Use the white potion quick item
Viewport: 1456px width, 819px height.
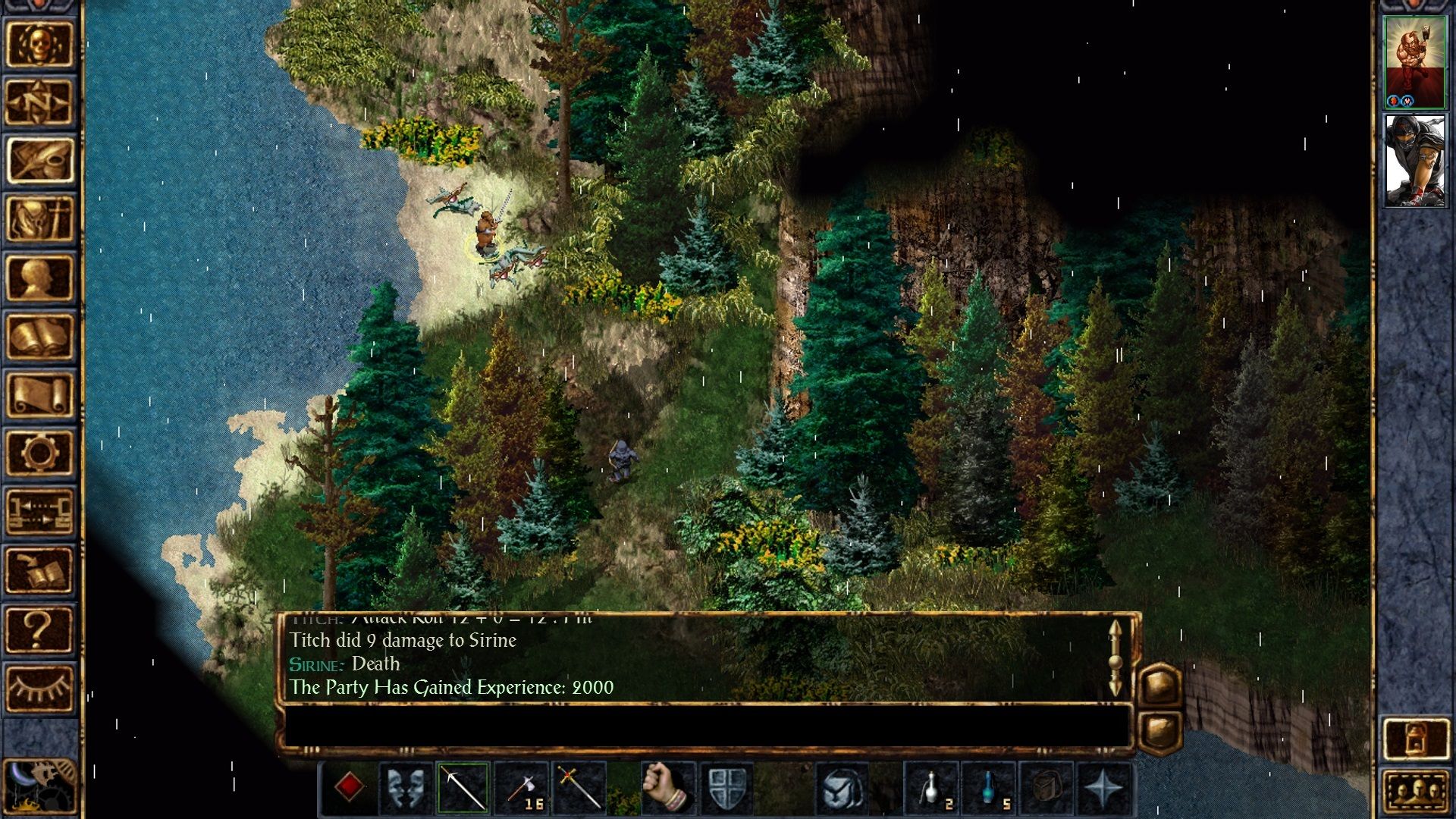[x=933, y=788]
